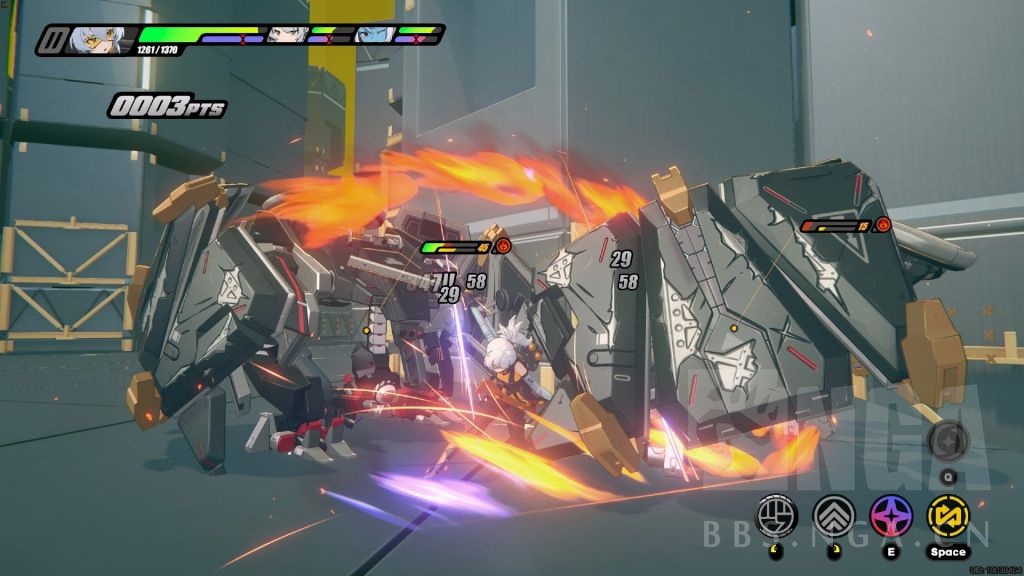
Task: Tap the yellow character swap icon
Action: pos(947,515)
